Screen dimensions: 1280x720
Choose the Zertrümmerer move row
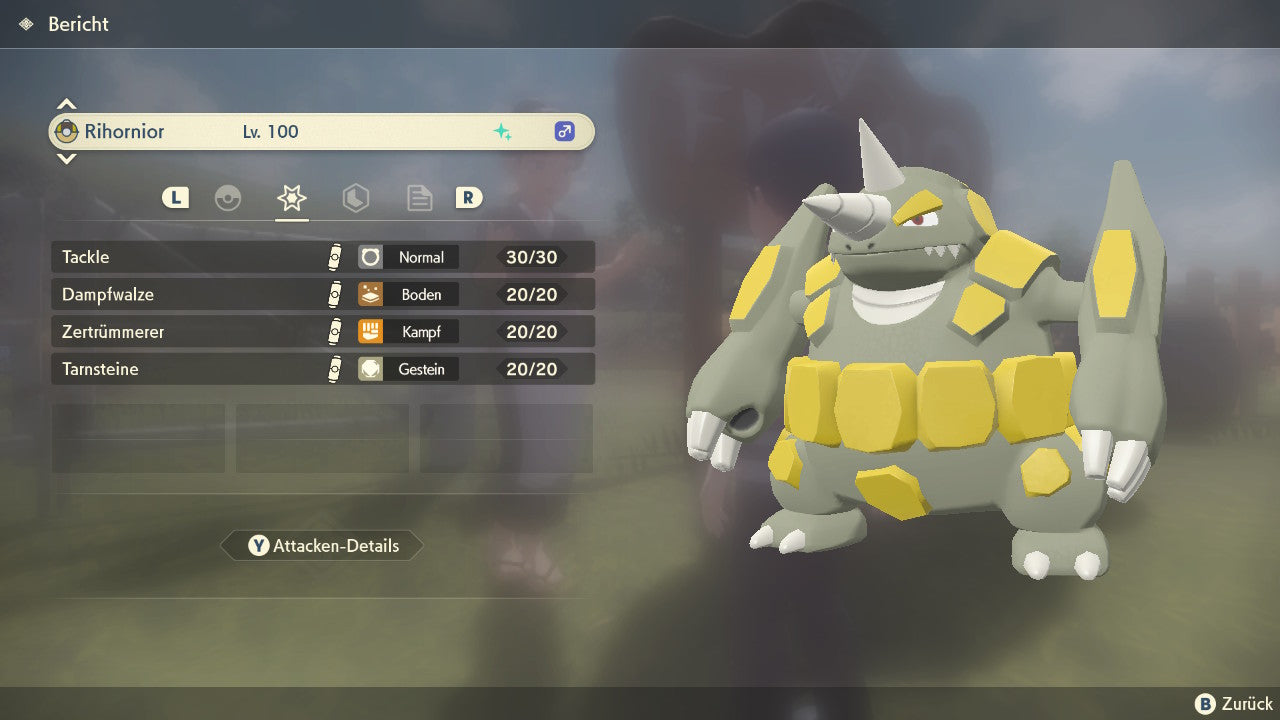322,331
